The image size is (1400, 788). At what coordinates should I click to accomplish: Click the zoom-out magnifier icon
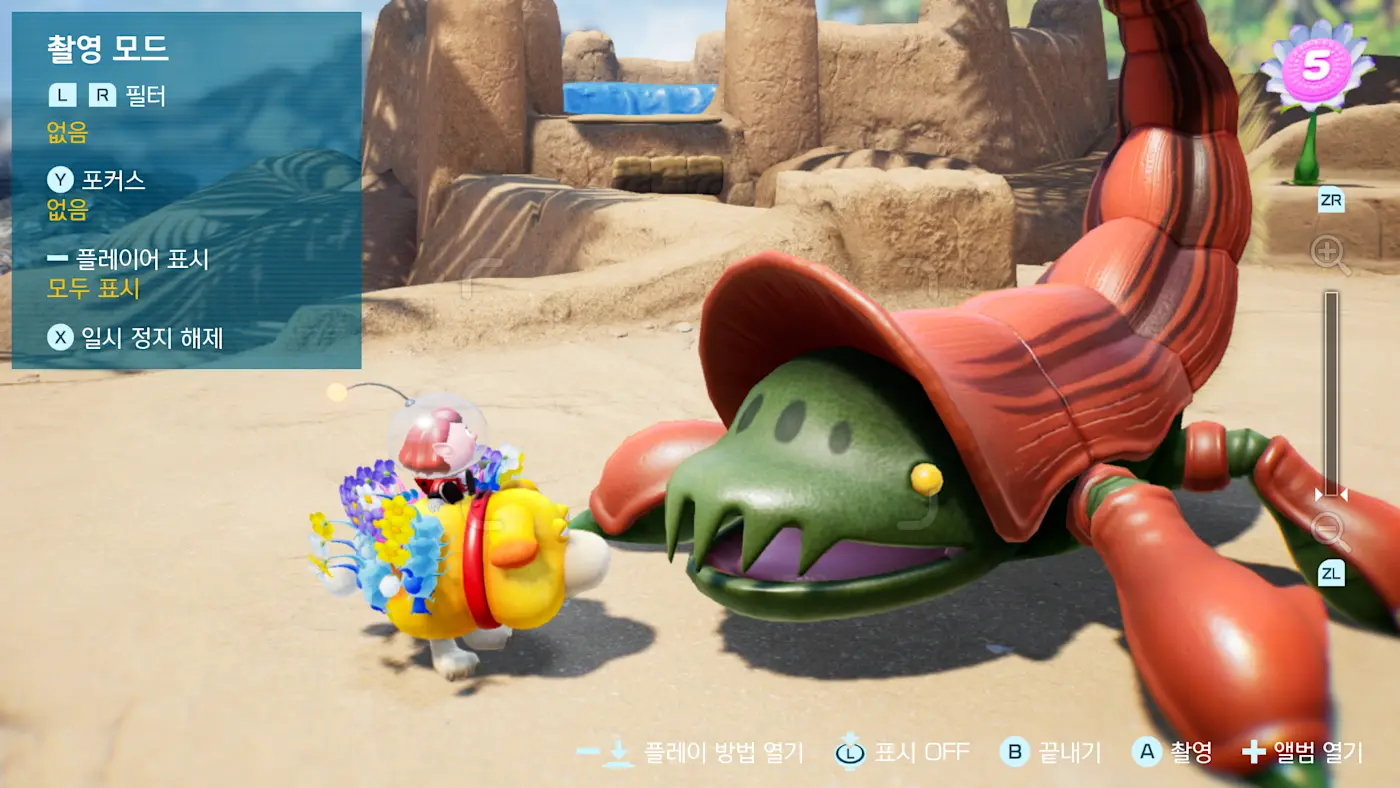point(1331,531)
